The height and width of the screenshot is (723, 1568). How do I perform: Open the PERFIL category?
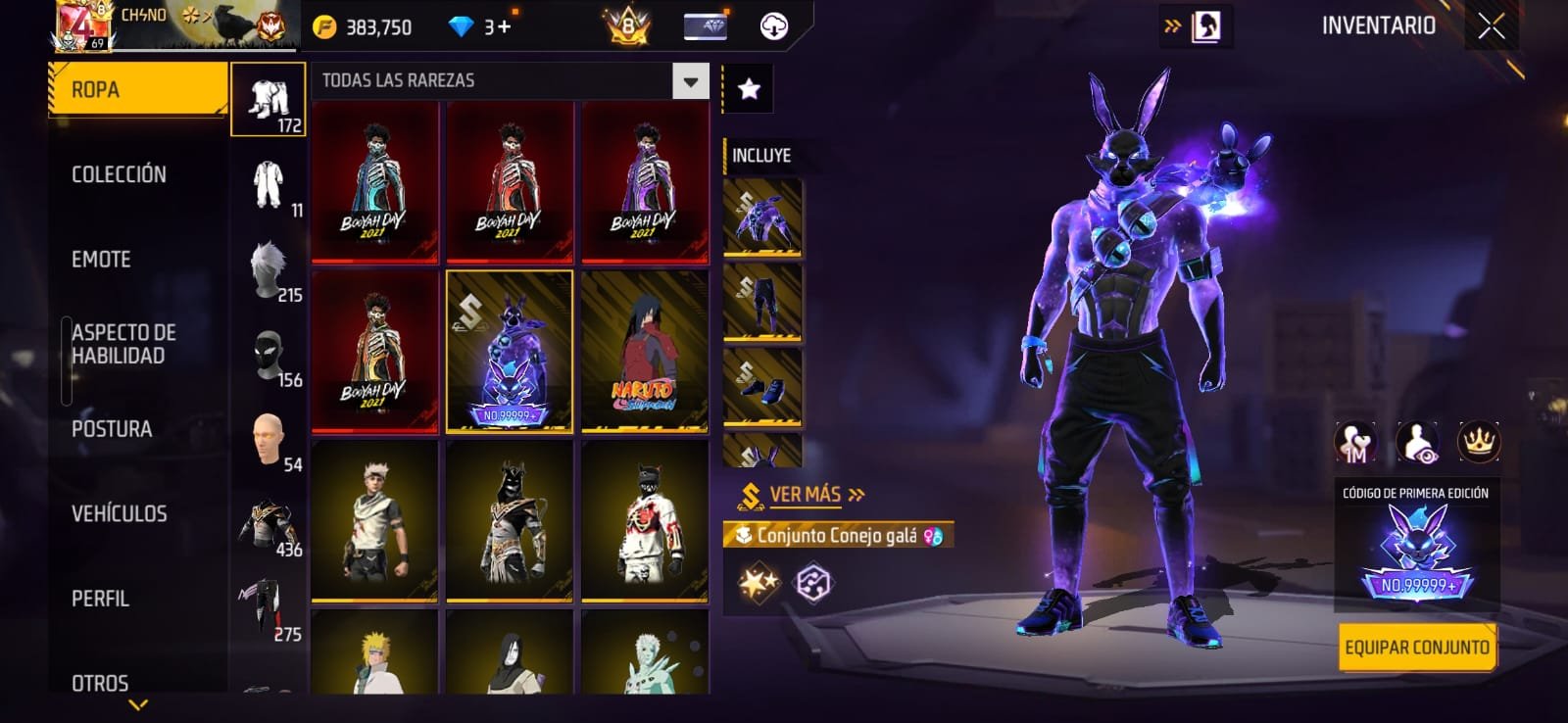[100, 599]
